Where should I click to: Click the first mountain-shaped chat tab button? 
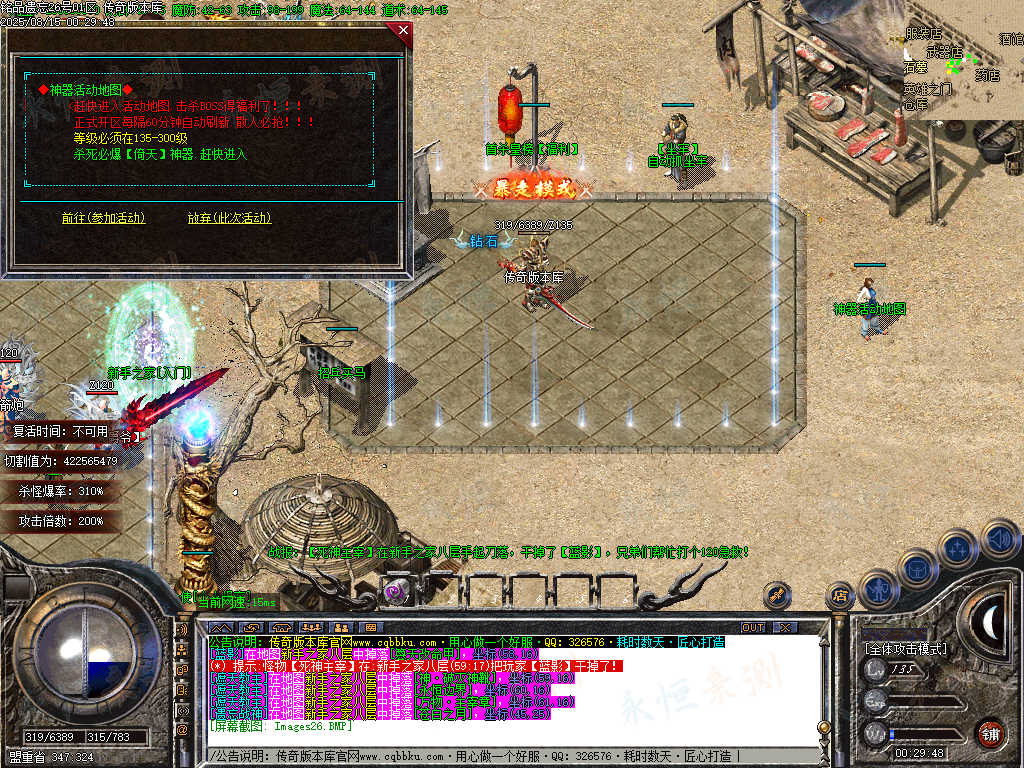(x=220, y=627)
